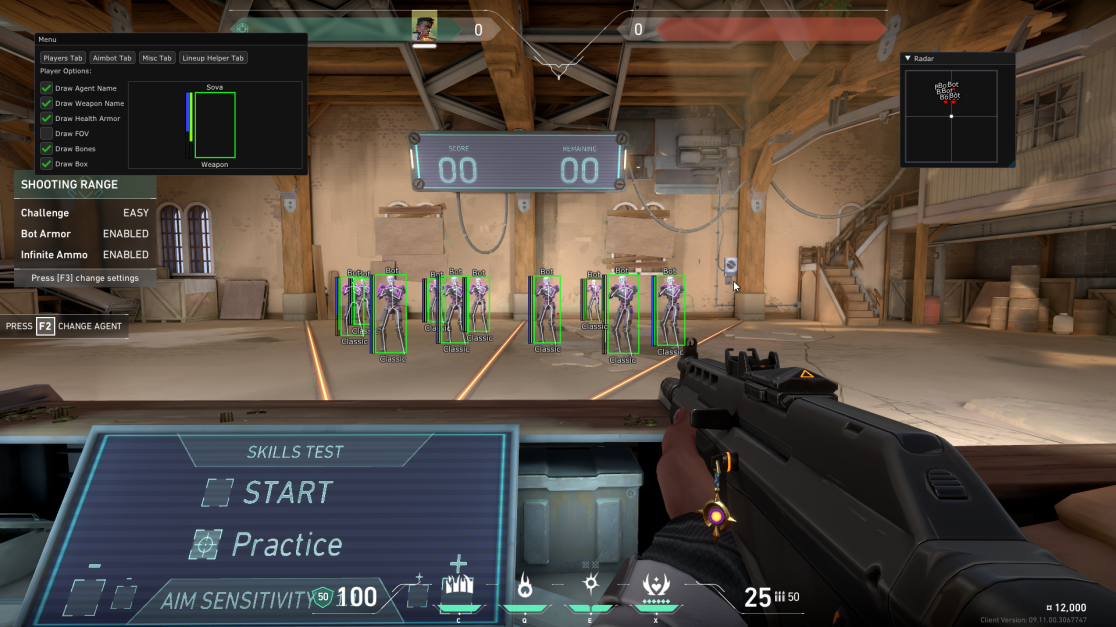
Task: Disable the Draw Health Armor checkbox
Action: [x=47, y=118]
